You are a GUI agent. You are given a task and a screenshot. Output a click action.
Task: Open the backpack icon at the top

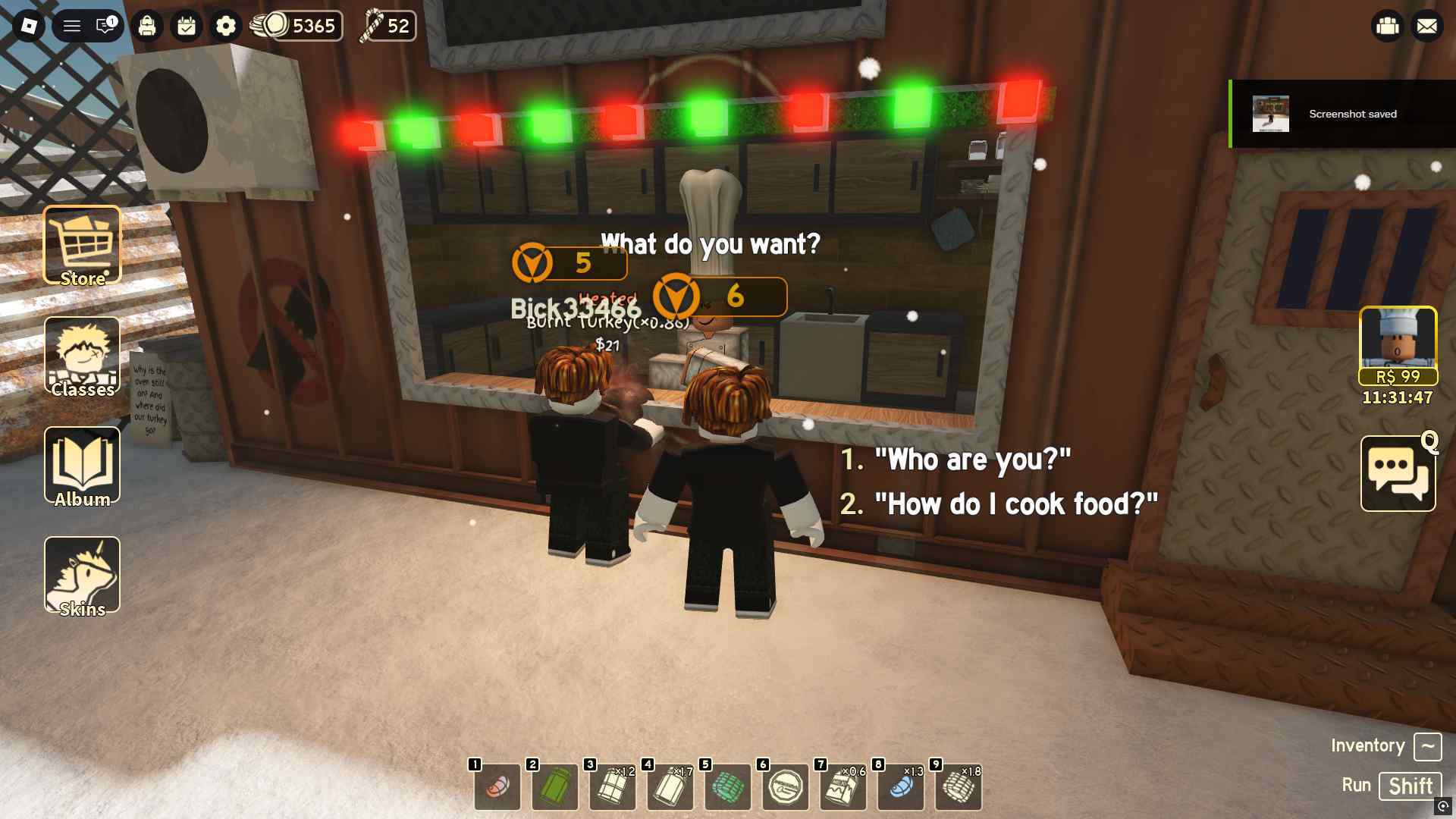[x=146, y=25]
